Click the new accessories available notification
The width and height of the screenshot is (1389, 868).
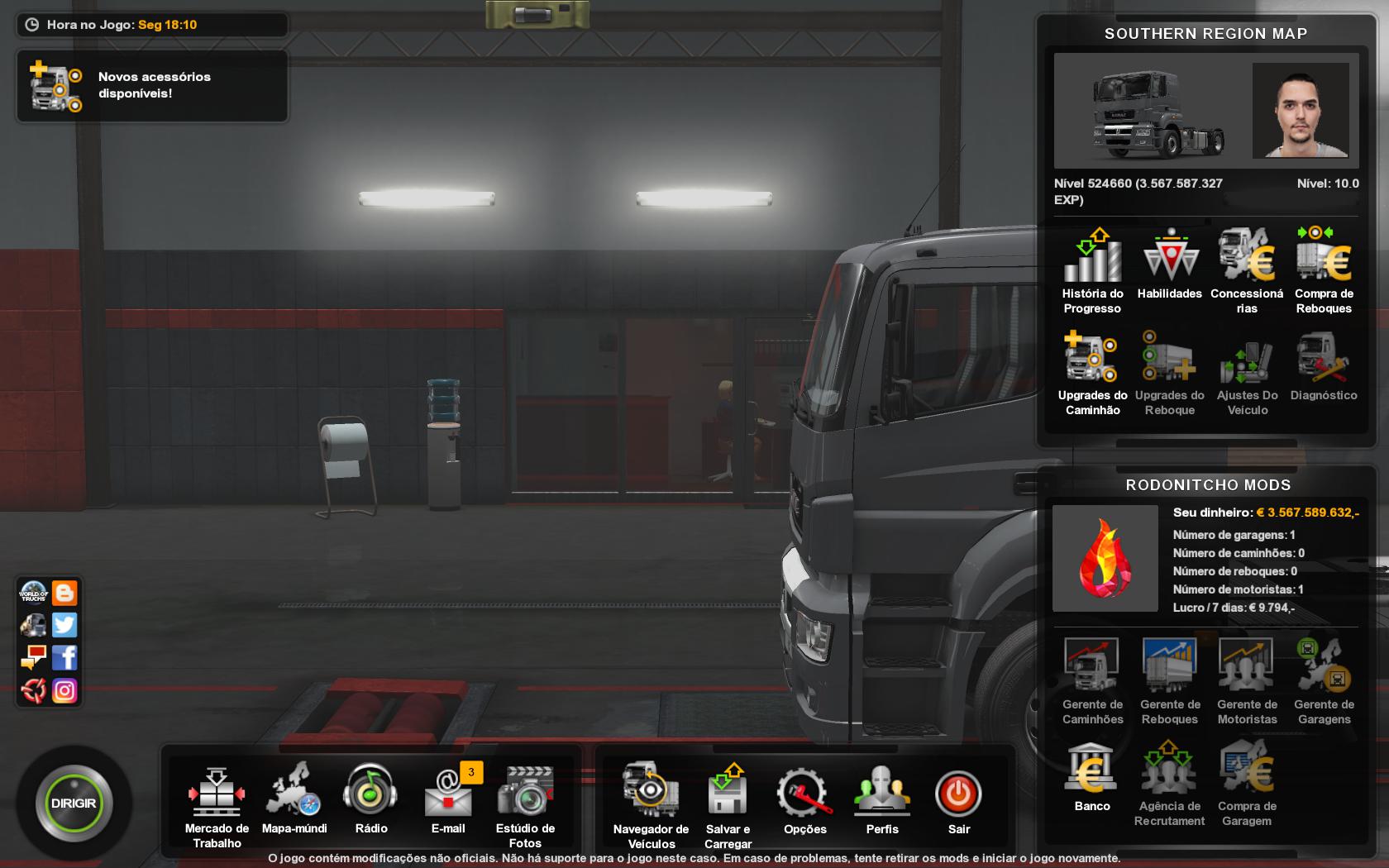pyautogui.click(x=152, y=85)
